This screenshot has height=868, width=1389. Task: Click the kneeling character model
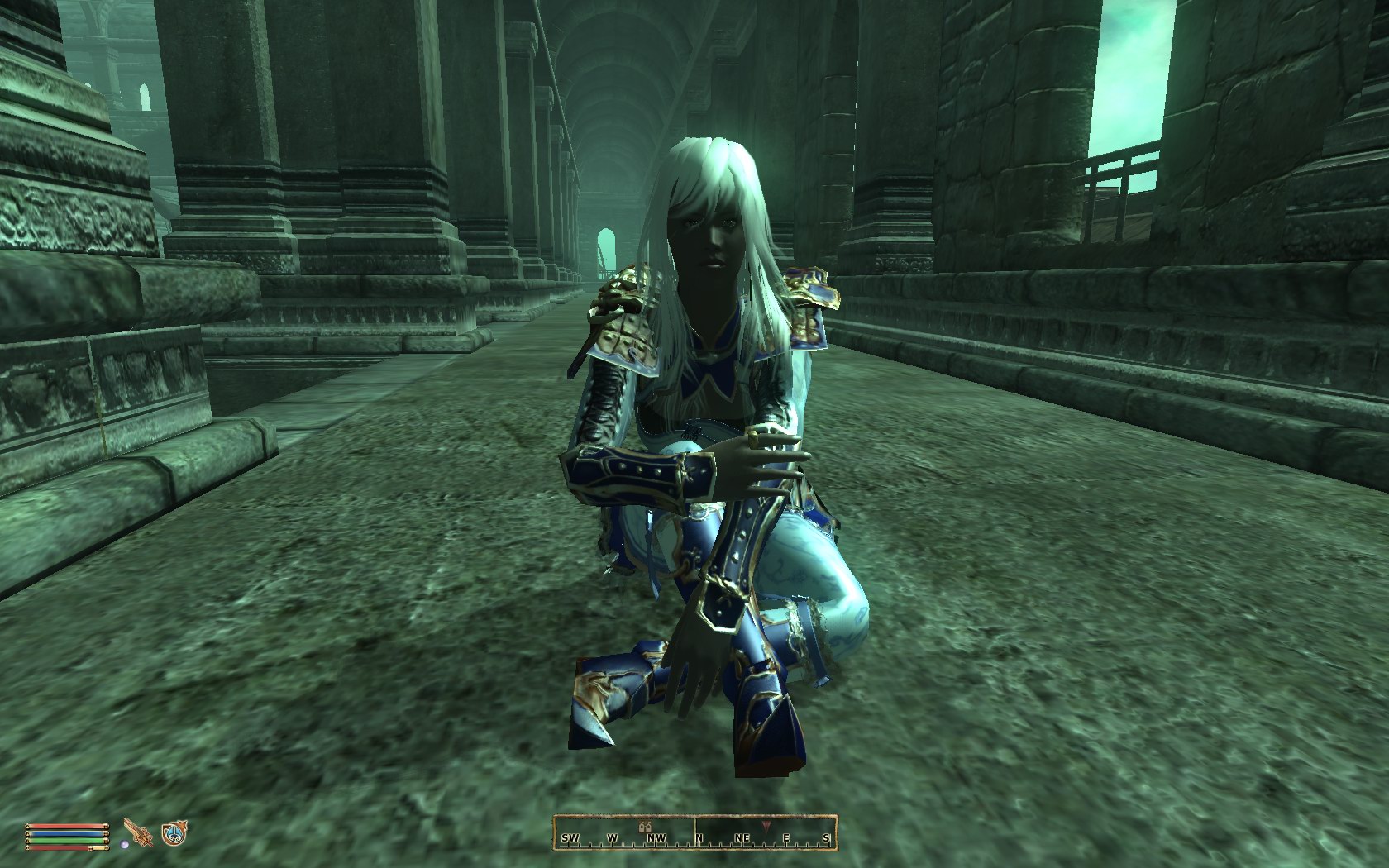coord(711,455)
